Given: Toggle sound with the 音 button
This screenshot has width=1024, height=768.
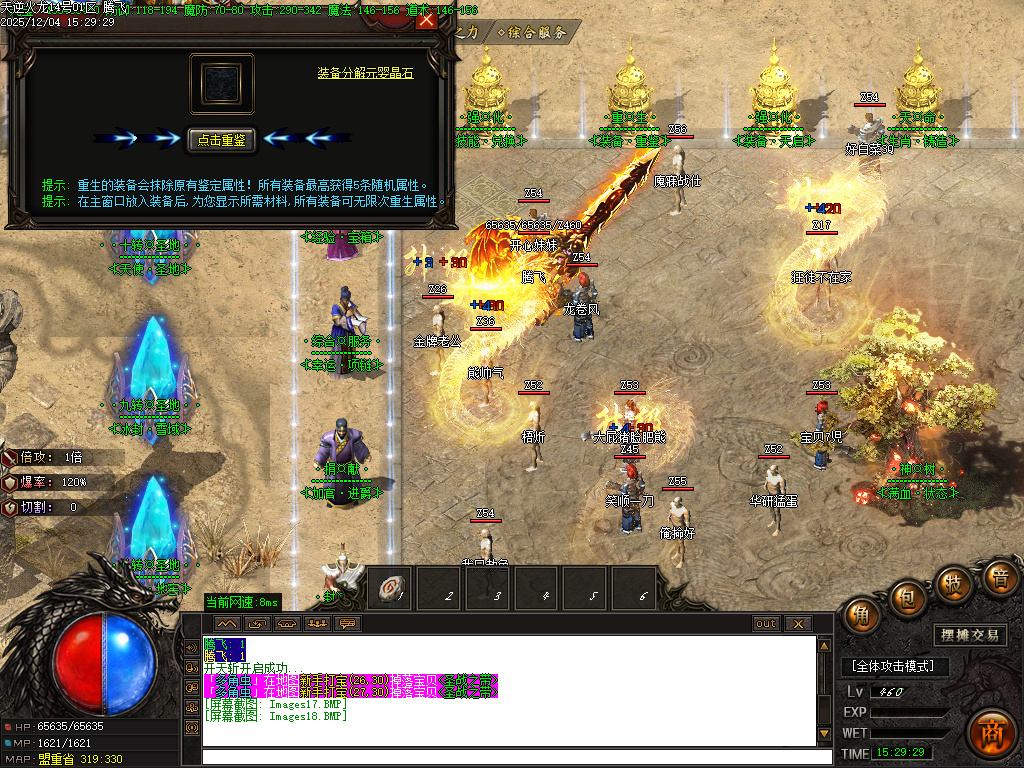Looking at the screenshot, I should point(998,577).
